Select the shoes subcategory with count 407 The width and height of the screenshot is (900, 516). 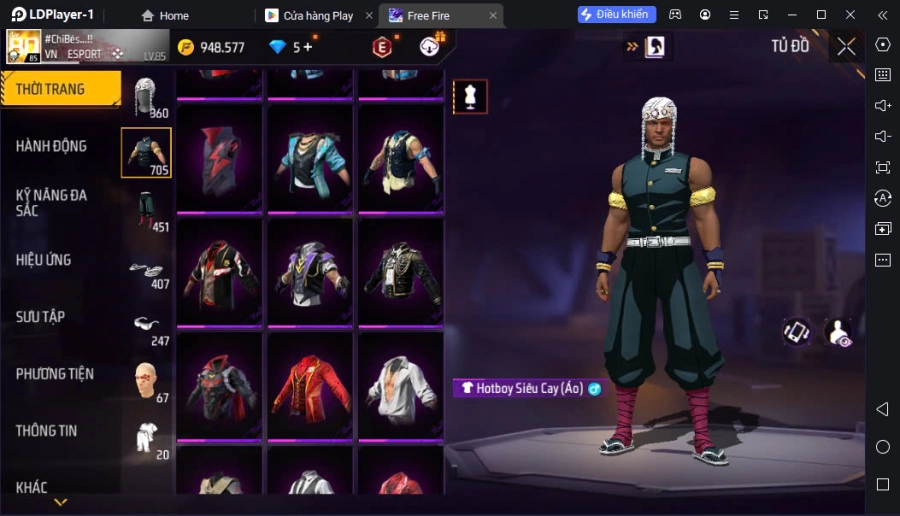coord(147,272)
